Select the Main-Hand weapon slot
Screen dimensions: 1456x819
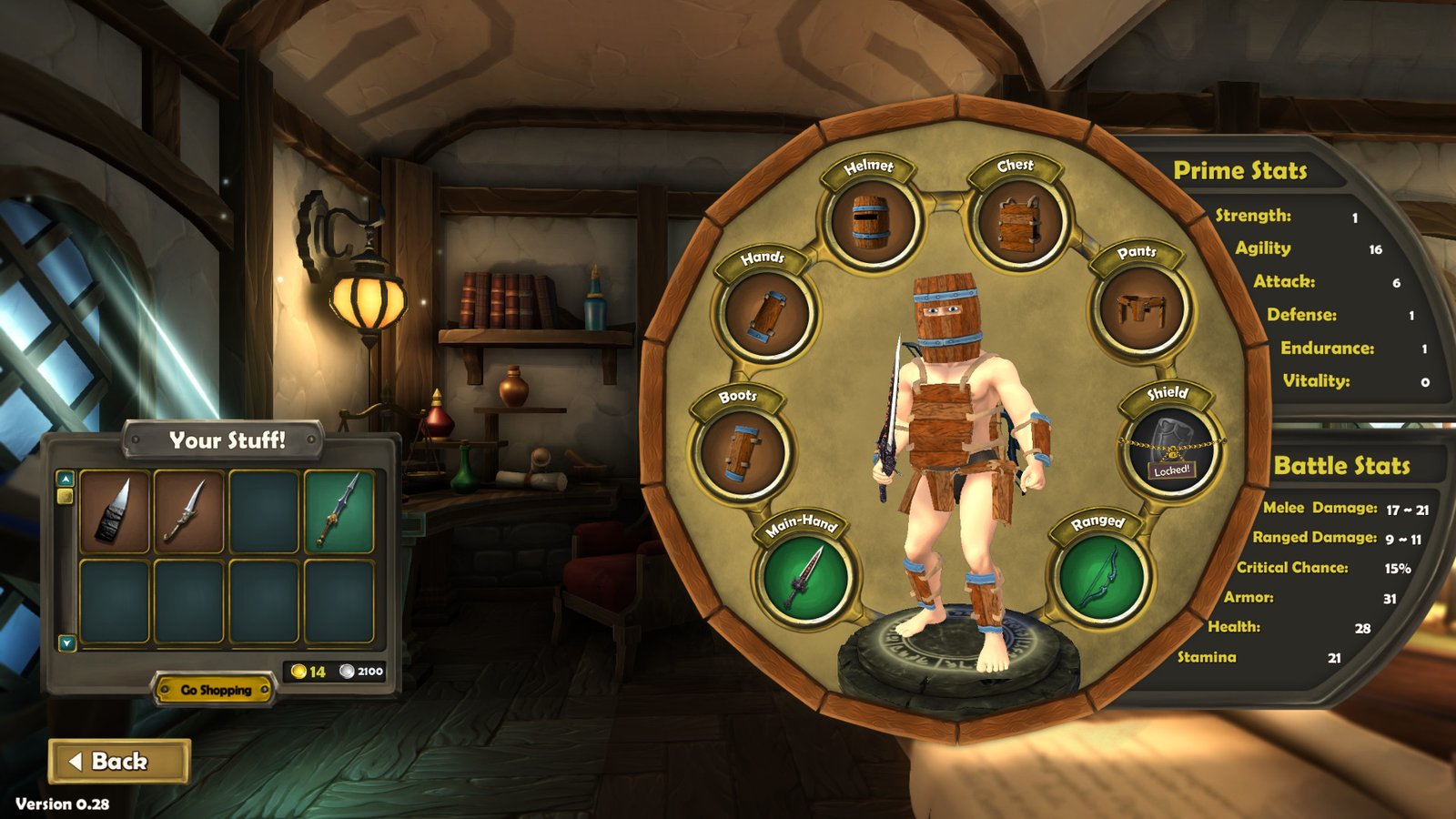tap(804, 577)
